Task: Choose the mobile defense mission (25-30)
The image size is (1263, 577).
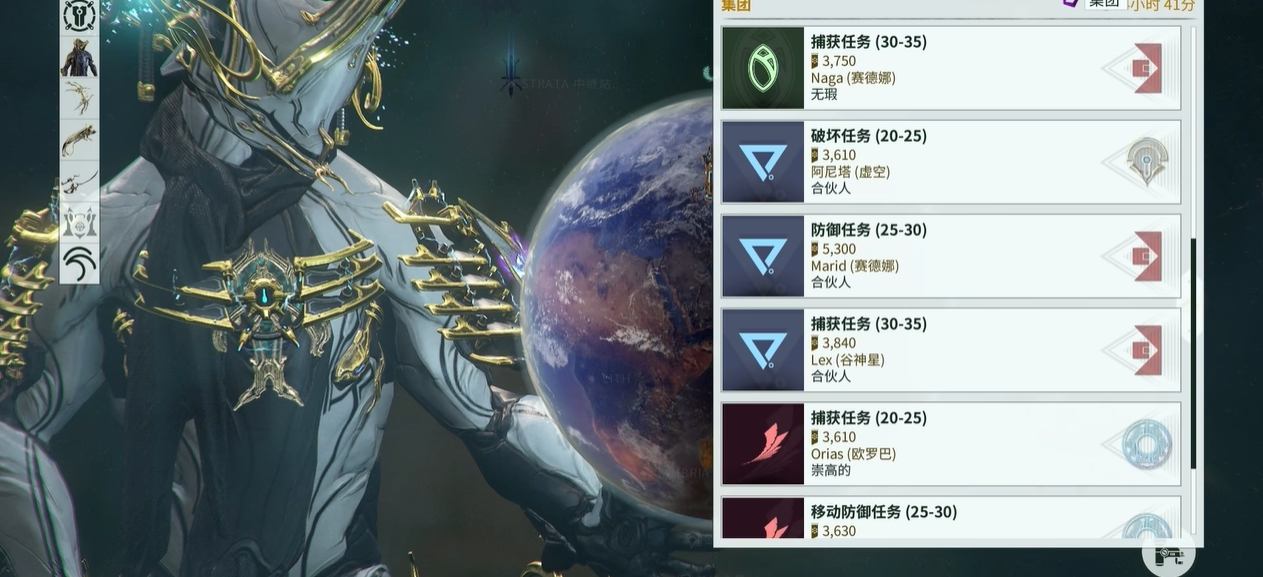Action: (950, 521)
